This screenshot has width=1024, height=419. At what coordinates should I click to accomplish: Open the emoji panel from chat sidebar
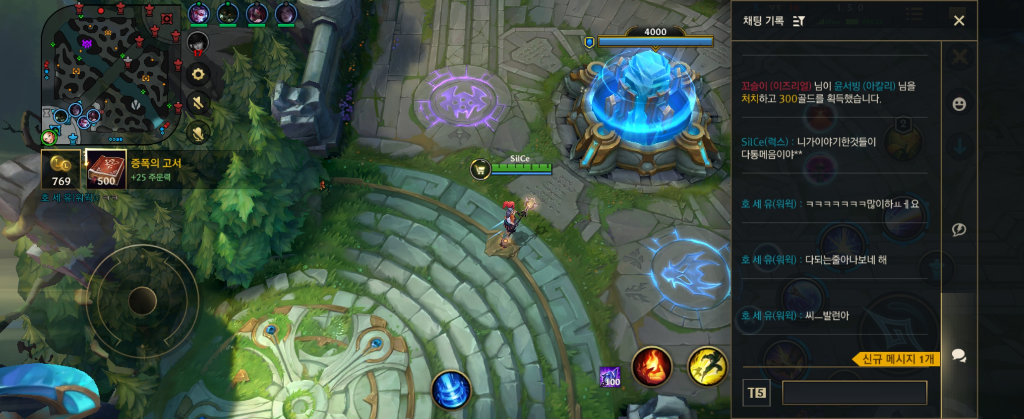[x=959, y=104]
